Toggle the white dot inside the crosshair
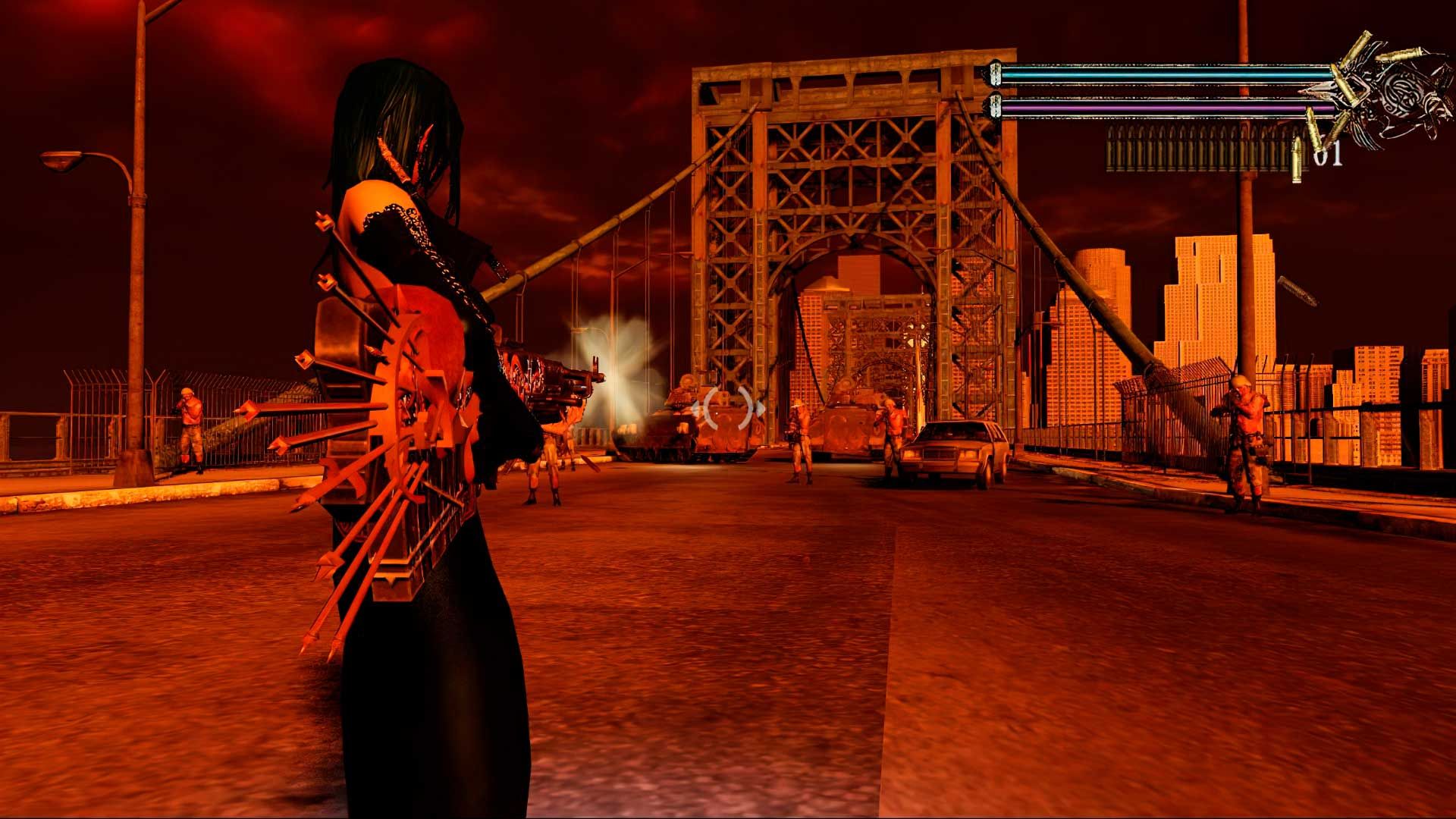Image resolution: width=1456 pixels, height=819 pixels. [x=717, y=412]
